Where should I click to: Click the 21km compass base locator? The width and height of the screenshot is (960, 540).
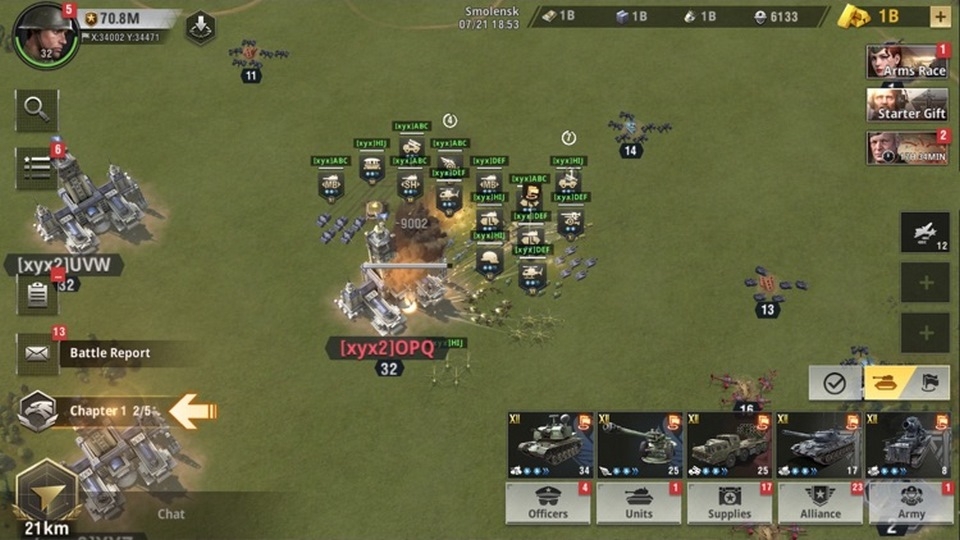coord(46,497)
